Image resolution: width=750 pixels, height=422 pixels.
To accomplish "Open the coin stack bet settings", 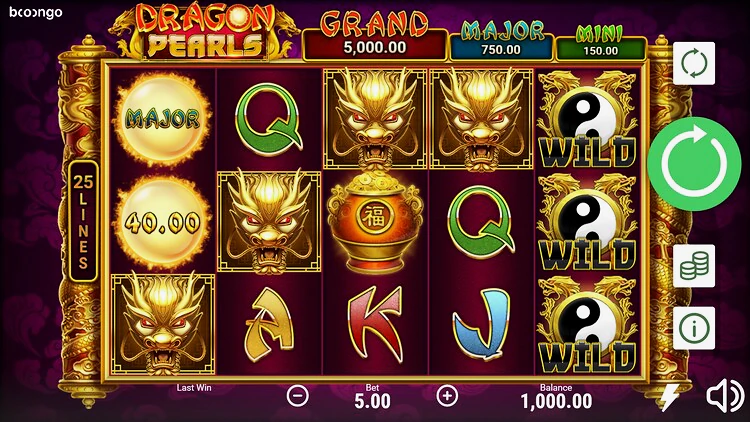I will (x=694, y=266).
